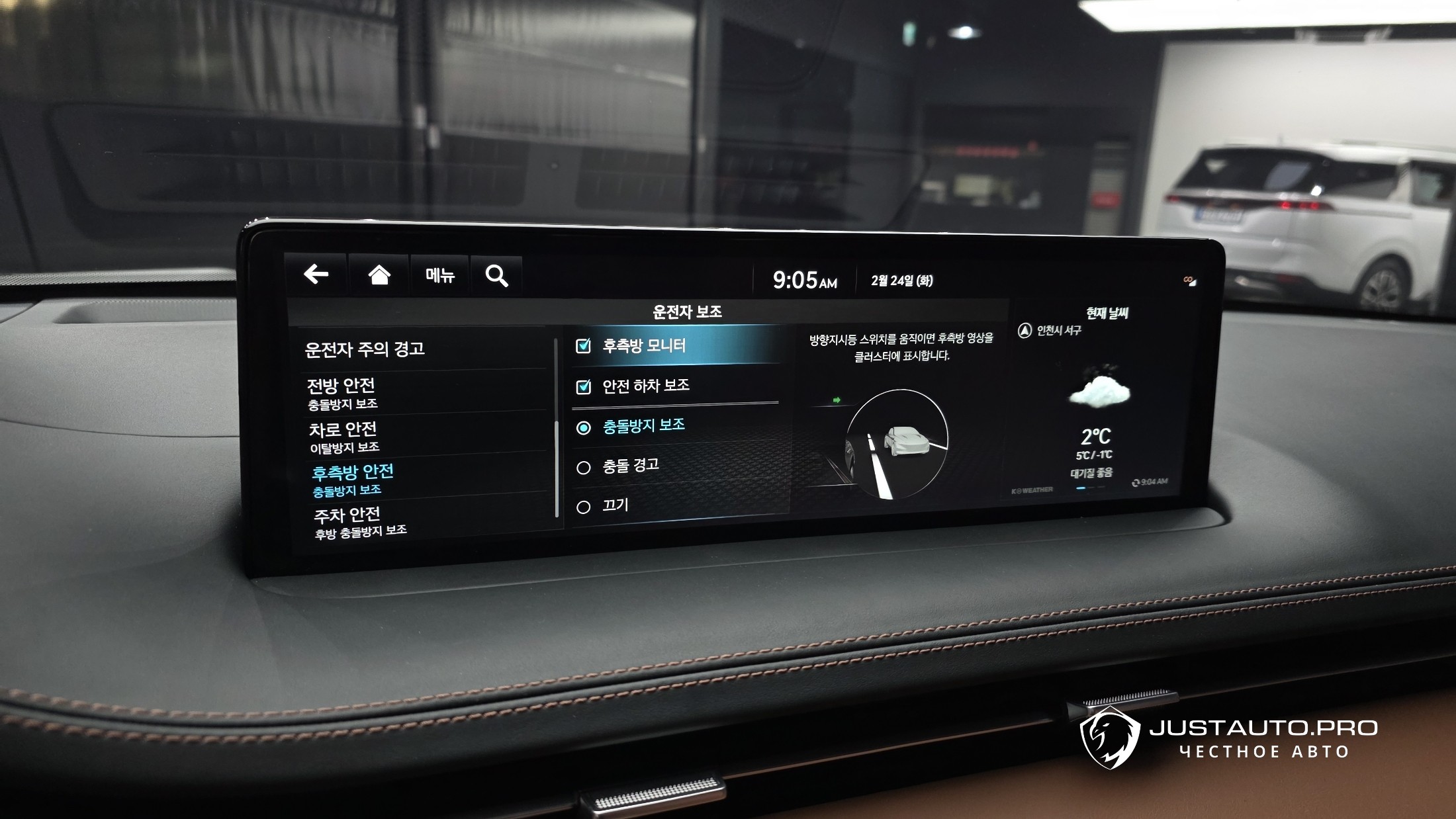Open the 전방 안전 settings entry
Image resolution: width=1456 pixels, height=819 pixels.
click(x=341, y=392)
